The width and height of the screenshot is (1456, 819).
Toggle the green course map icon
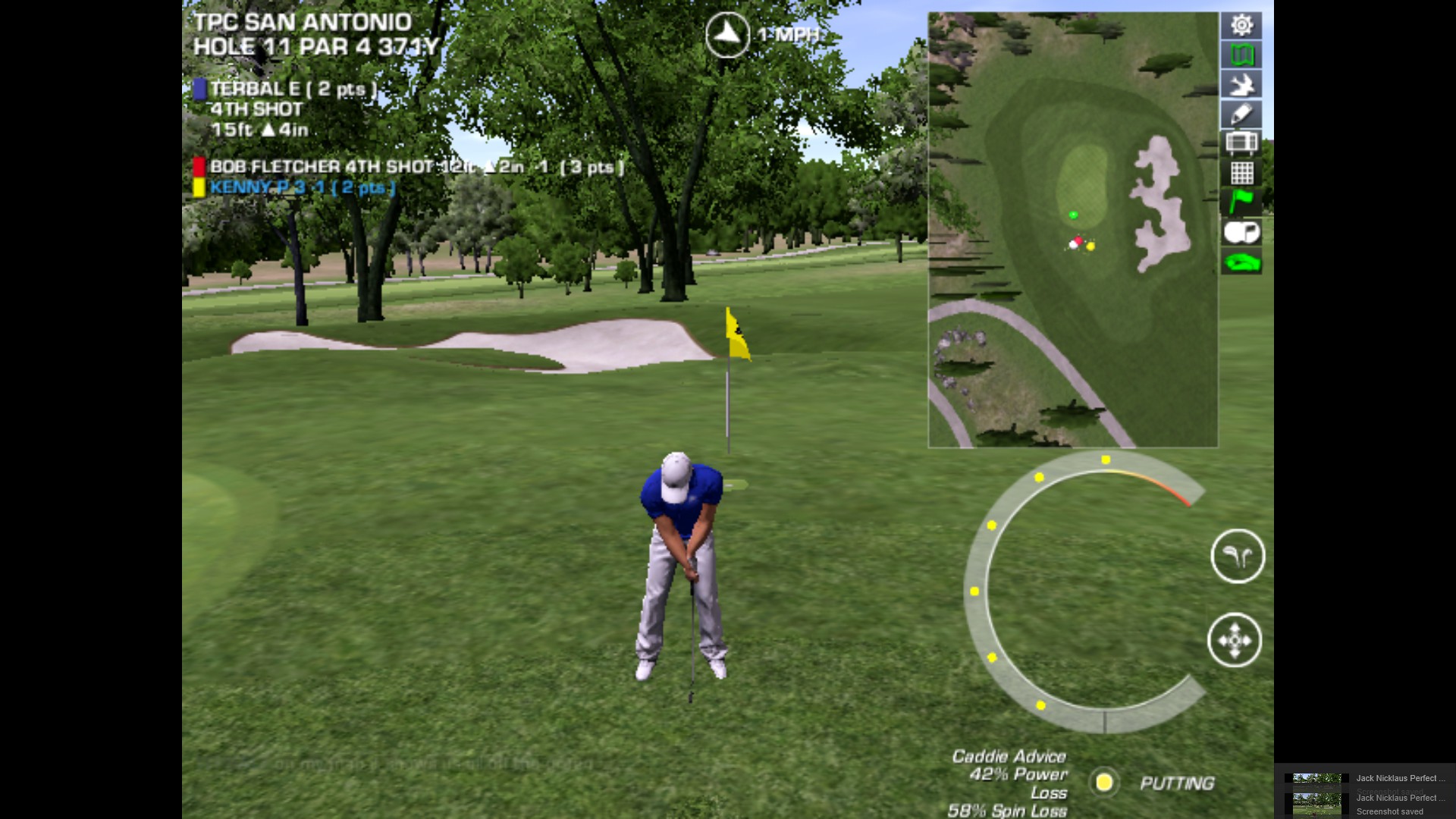pos(1241,55)
